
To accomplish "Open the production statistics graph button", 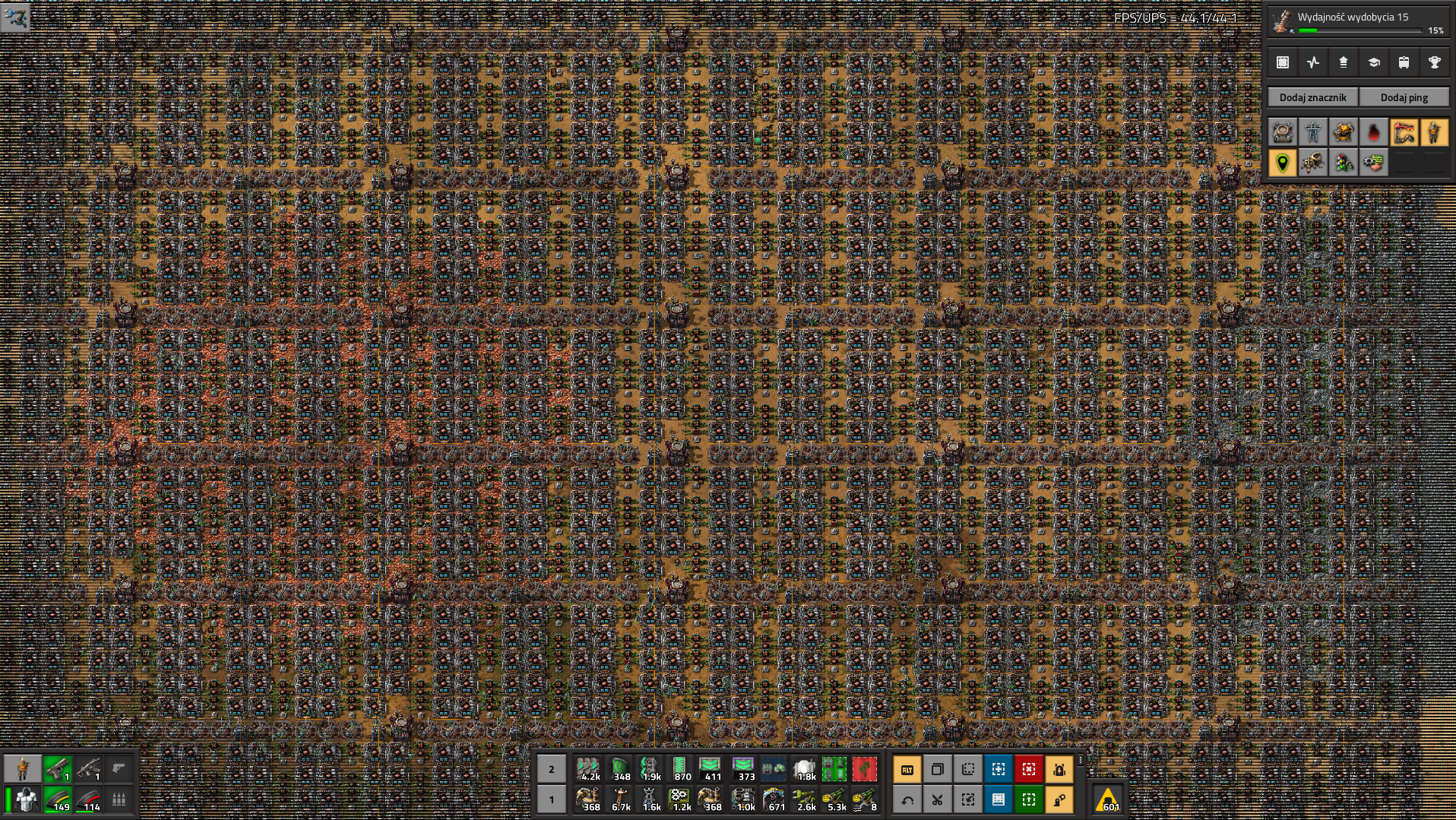I will pyautogui.click(x=1313, y=62).
